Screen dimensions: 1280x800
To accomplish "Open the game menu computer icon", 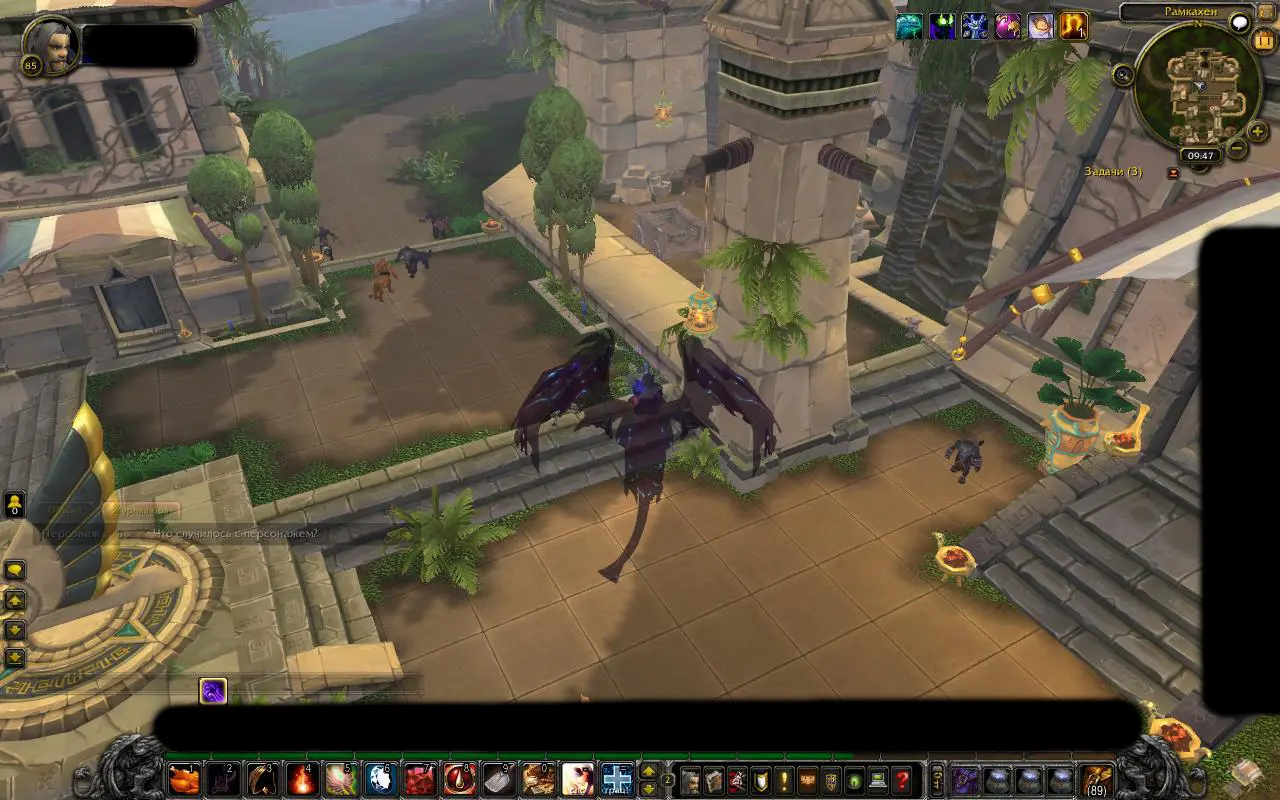I will click(x=878, y=780).
